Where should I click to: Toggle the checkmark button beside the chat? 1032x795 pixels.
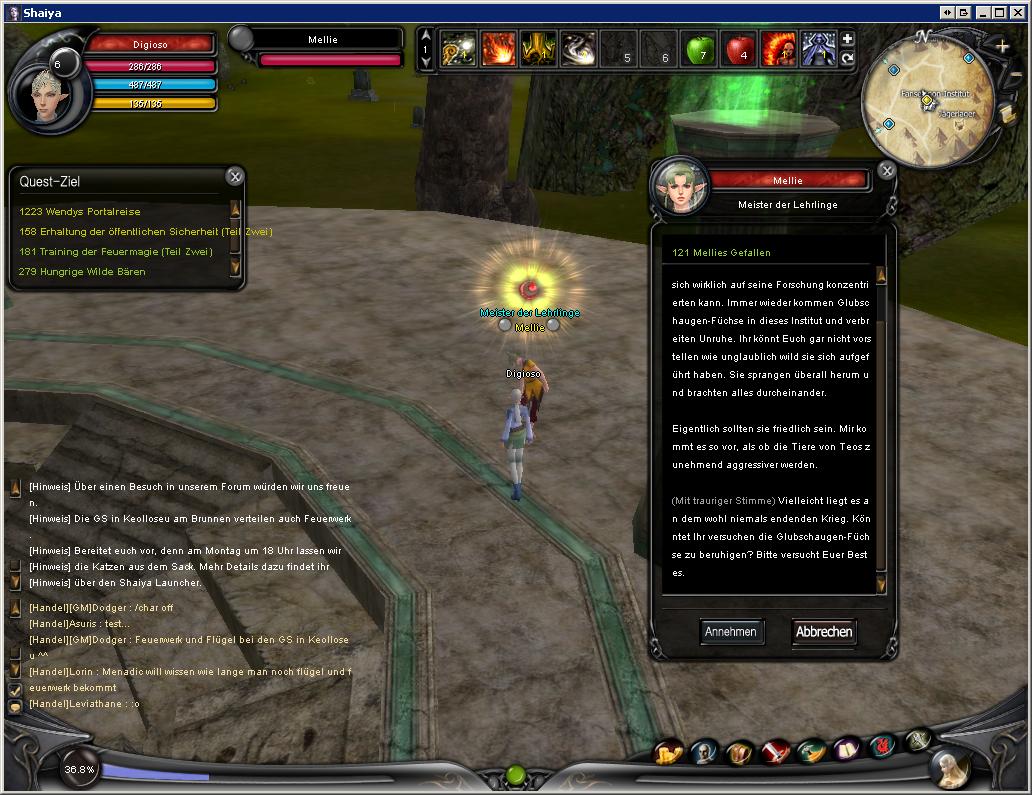click(x=15, y=689)
